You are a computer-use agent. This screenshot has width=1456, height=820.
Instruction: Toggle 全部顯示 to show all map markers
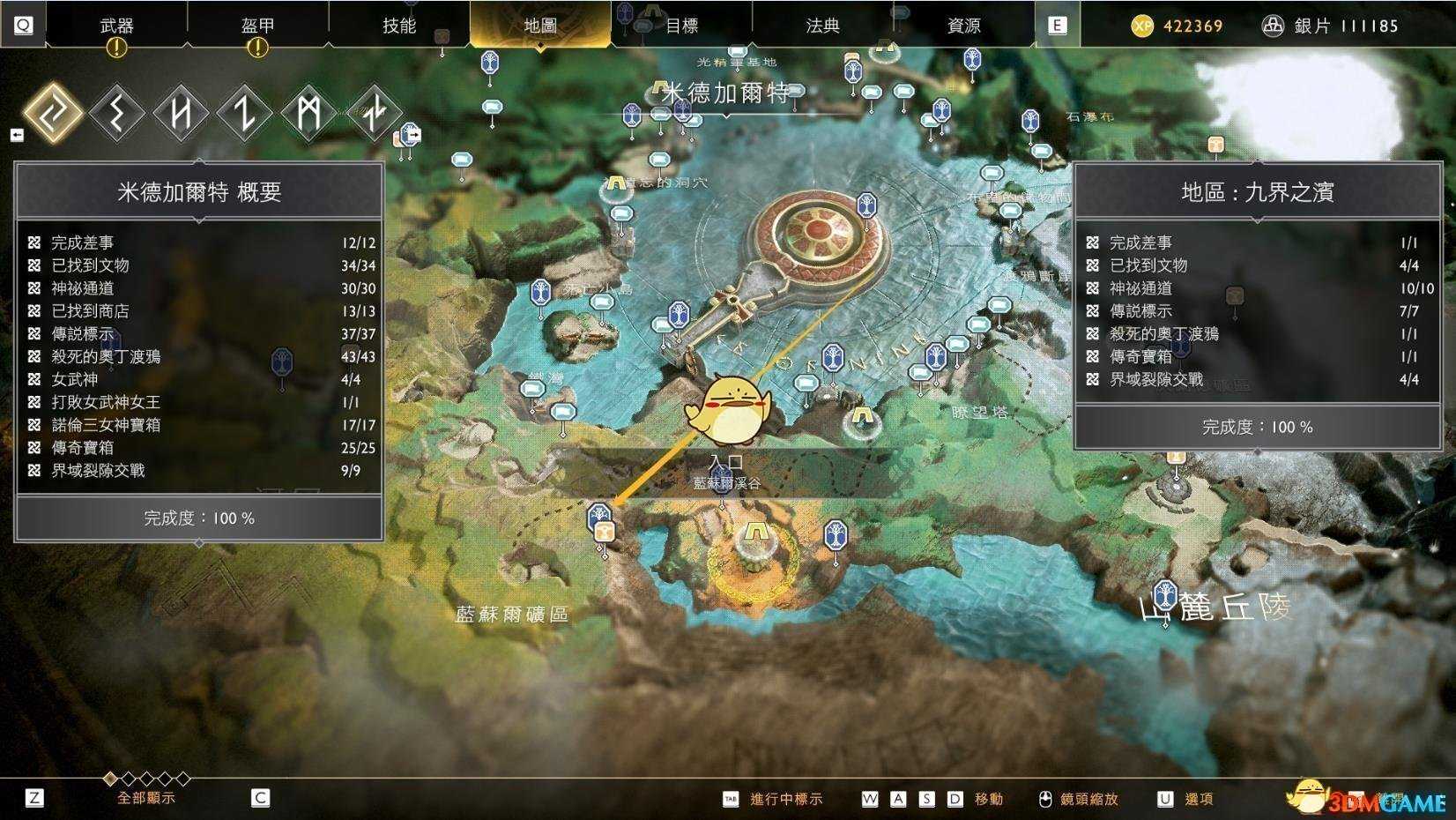coord(145,798)
